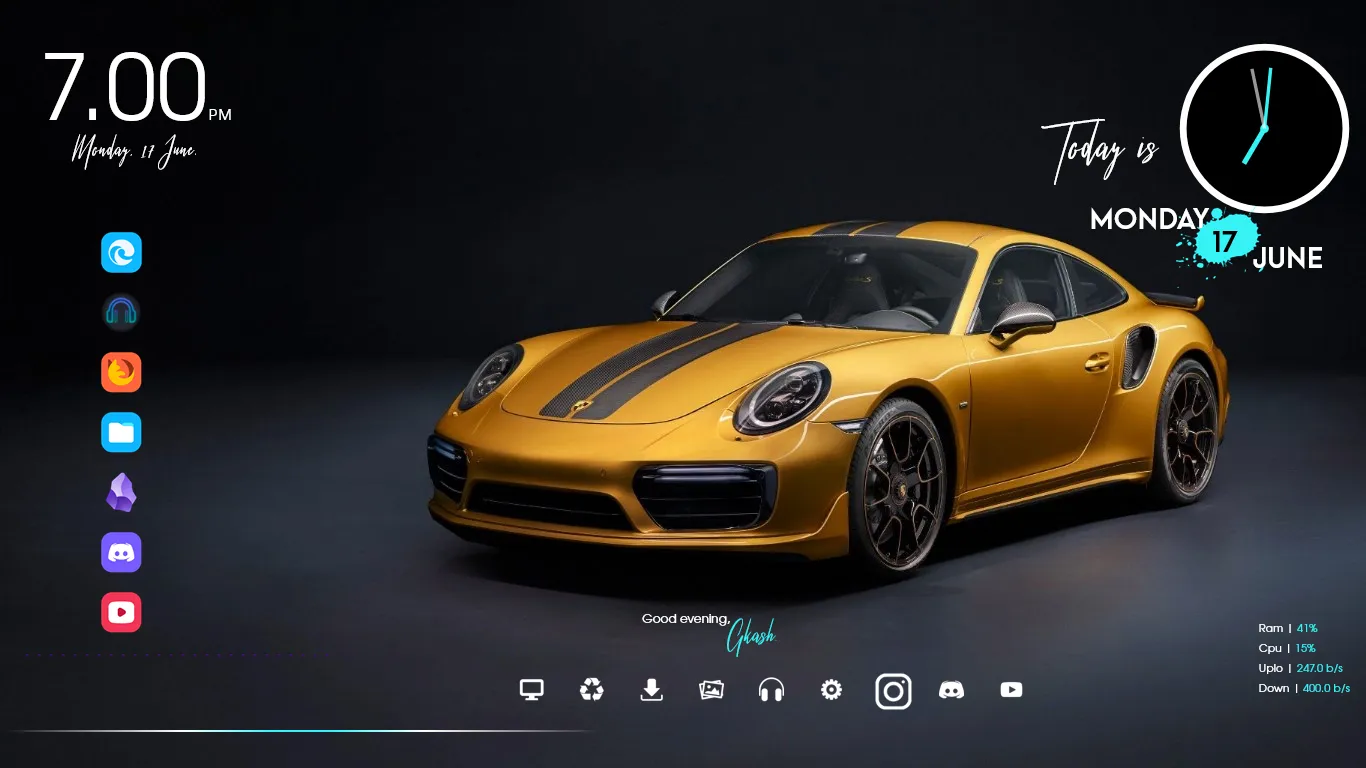Image resolution: width=1366 pixels, height=768 pixels.
Task: Click the analog clock widget
Action: 1264,128
